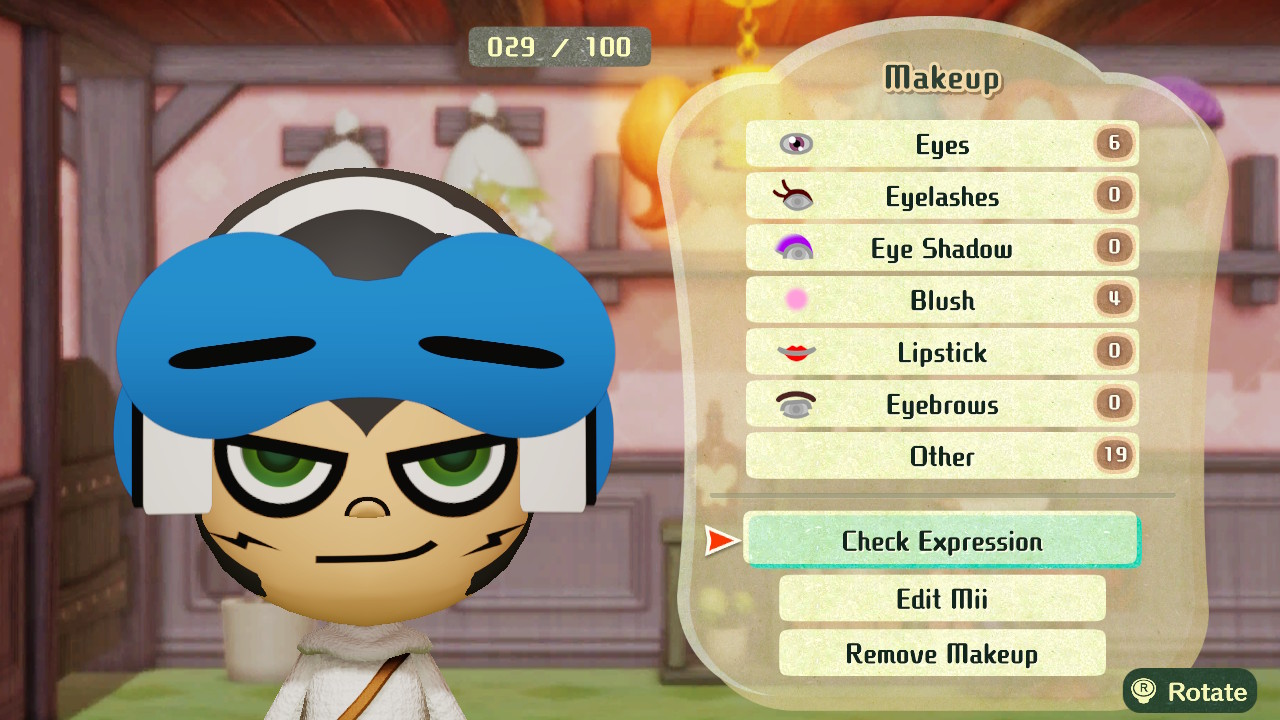Select the Eyelashes menu entry
This screenshot has height=720, width=1280.
(941, 197)
